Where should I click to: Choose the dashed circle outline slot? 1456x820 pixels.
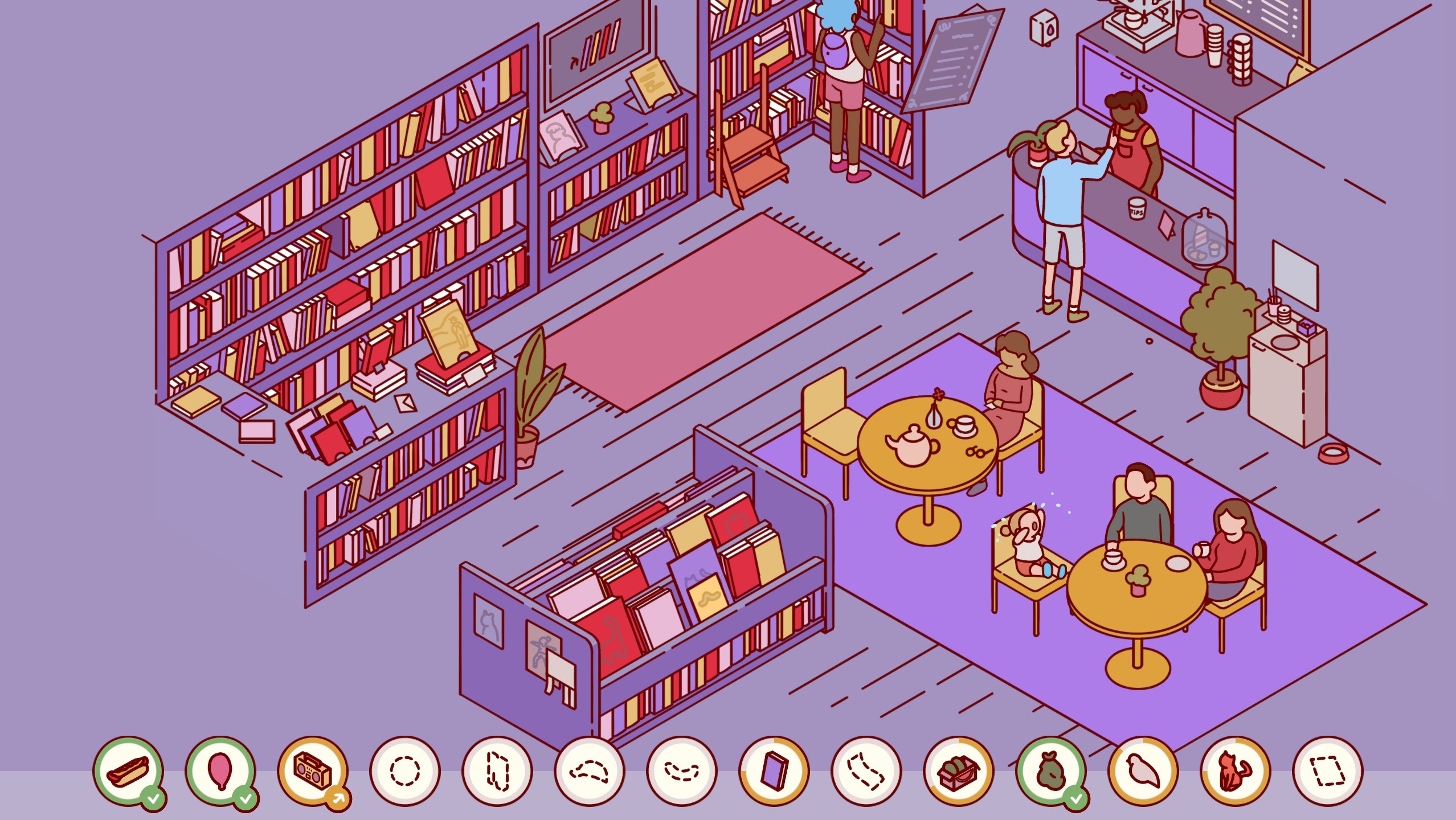point(405,771)
